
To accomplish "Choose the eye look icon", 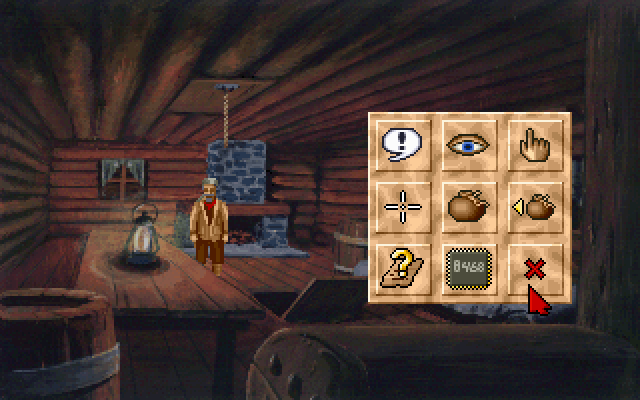I will point(469,145).
